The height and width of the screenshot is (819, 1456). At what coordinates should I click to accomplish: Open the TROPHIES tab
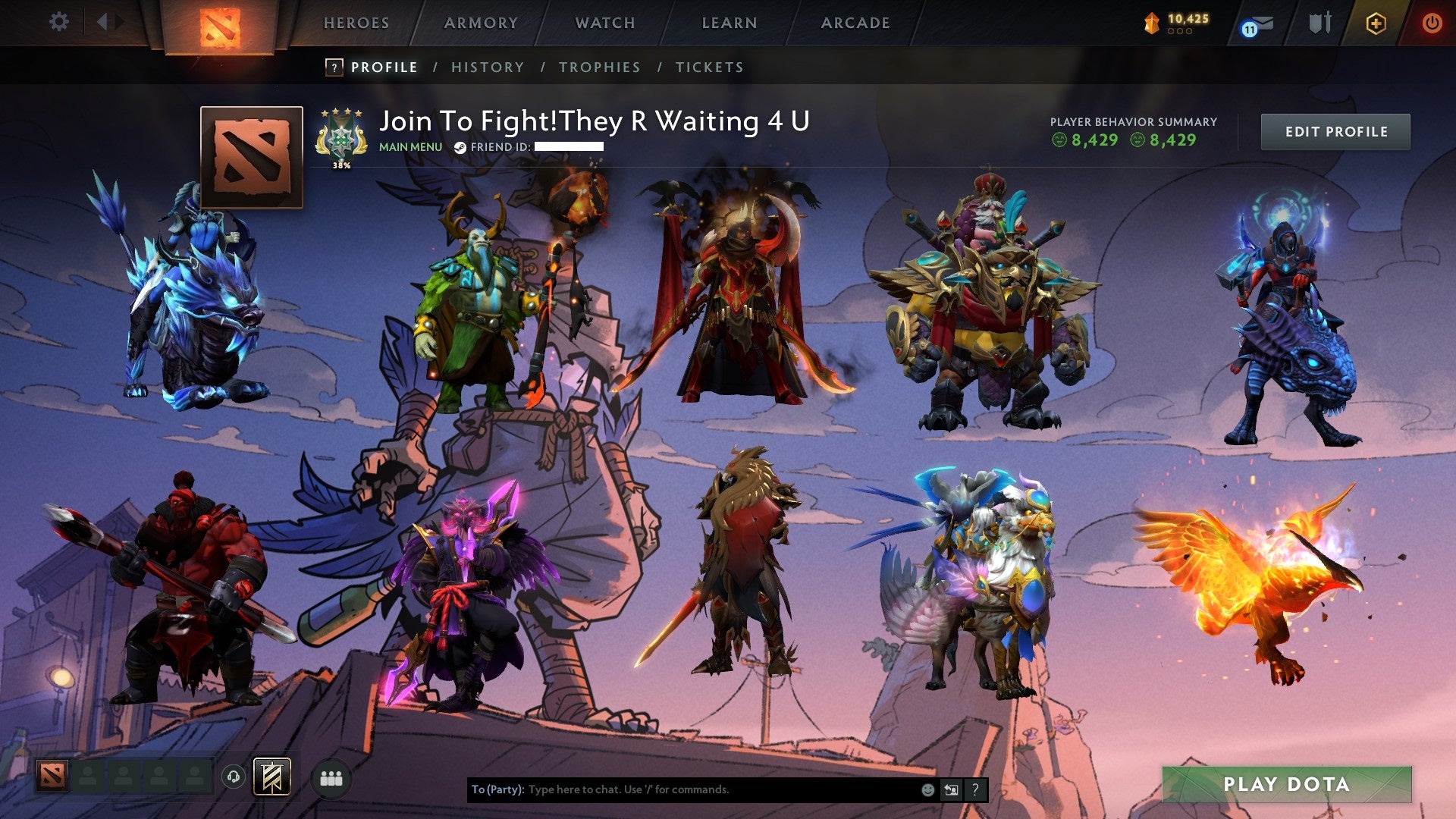click(x=599, y=67)
